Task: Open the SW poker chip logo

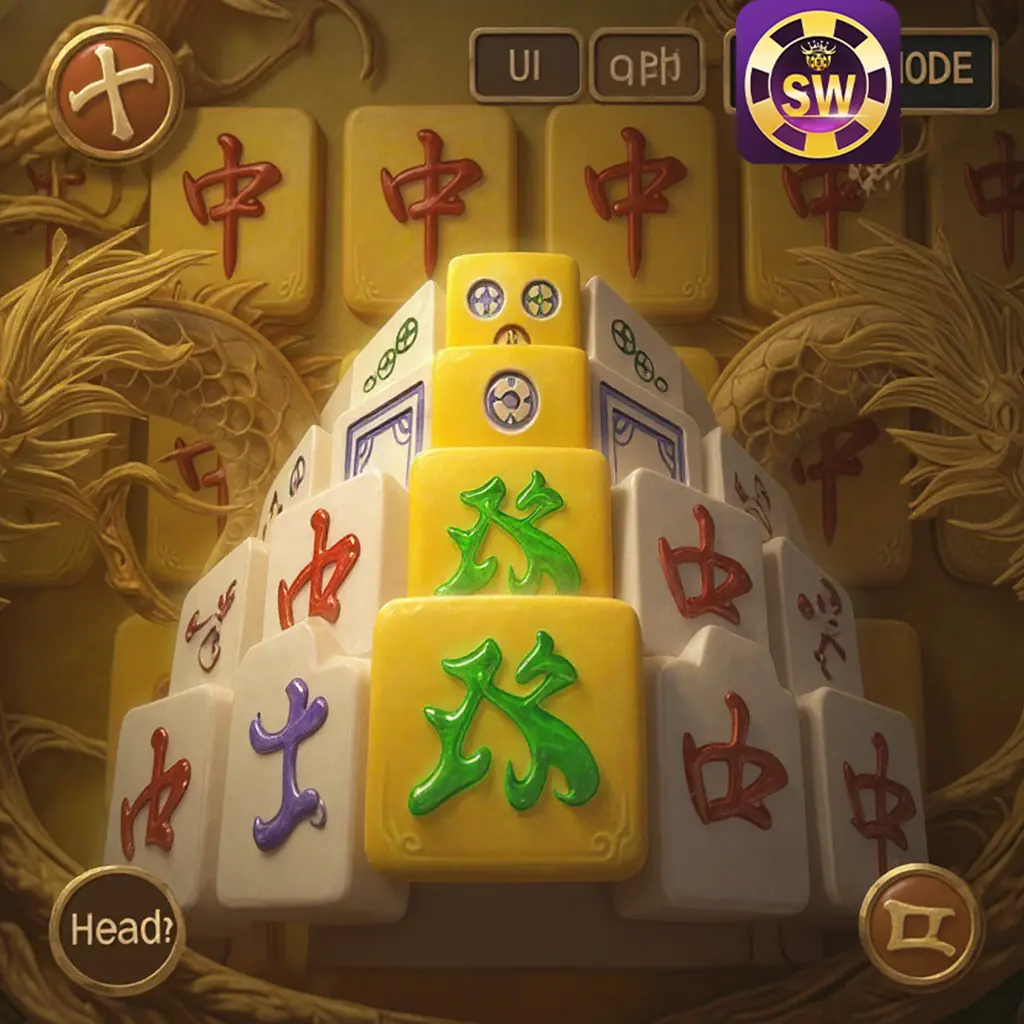Action: (x=817, y=82)
